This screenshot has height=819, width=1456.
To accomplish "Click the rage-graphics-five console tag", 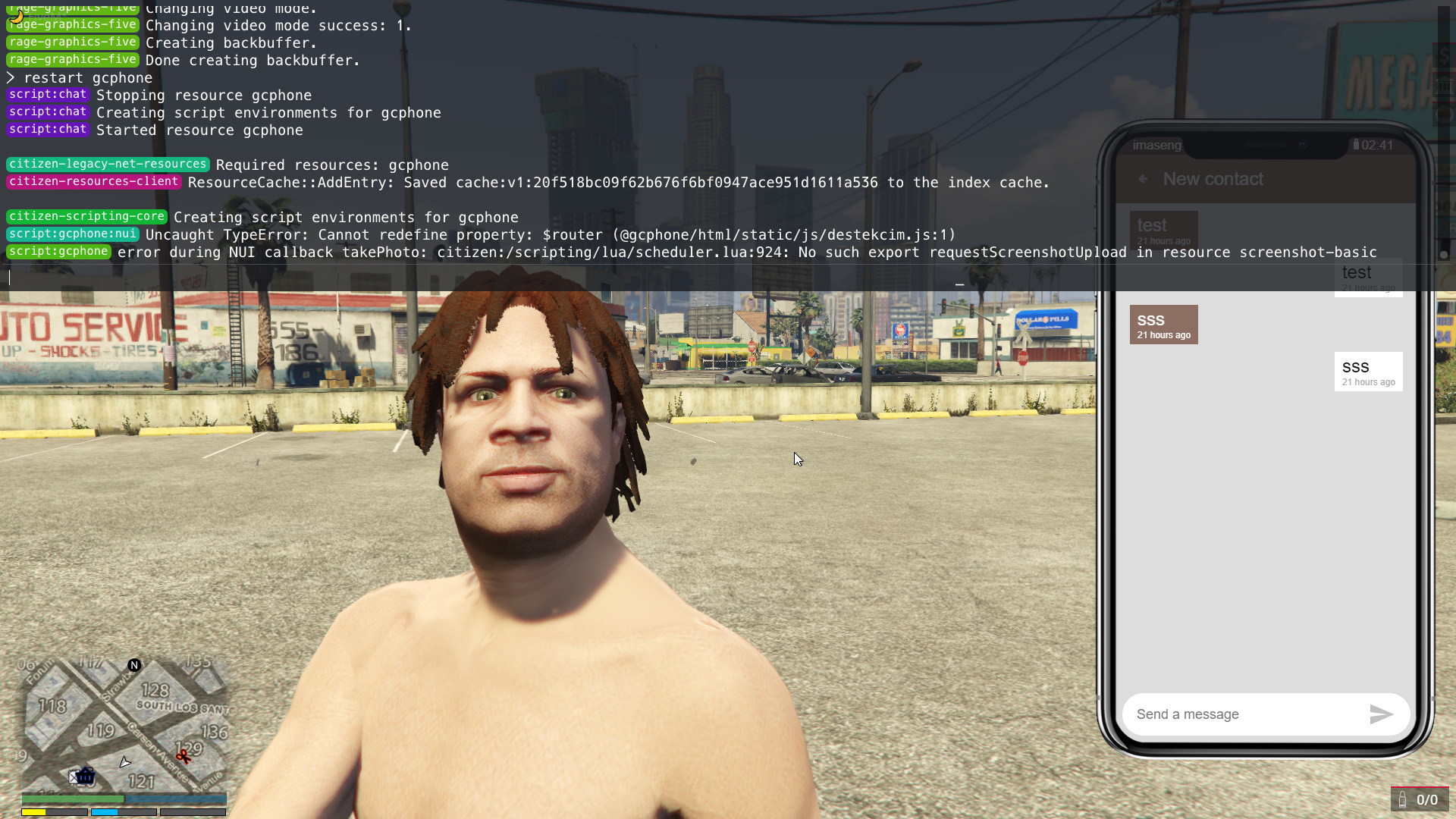I will 73,42.
